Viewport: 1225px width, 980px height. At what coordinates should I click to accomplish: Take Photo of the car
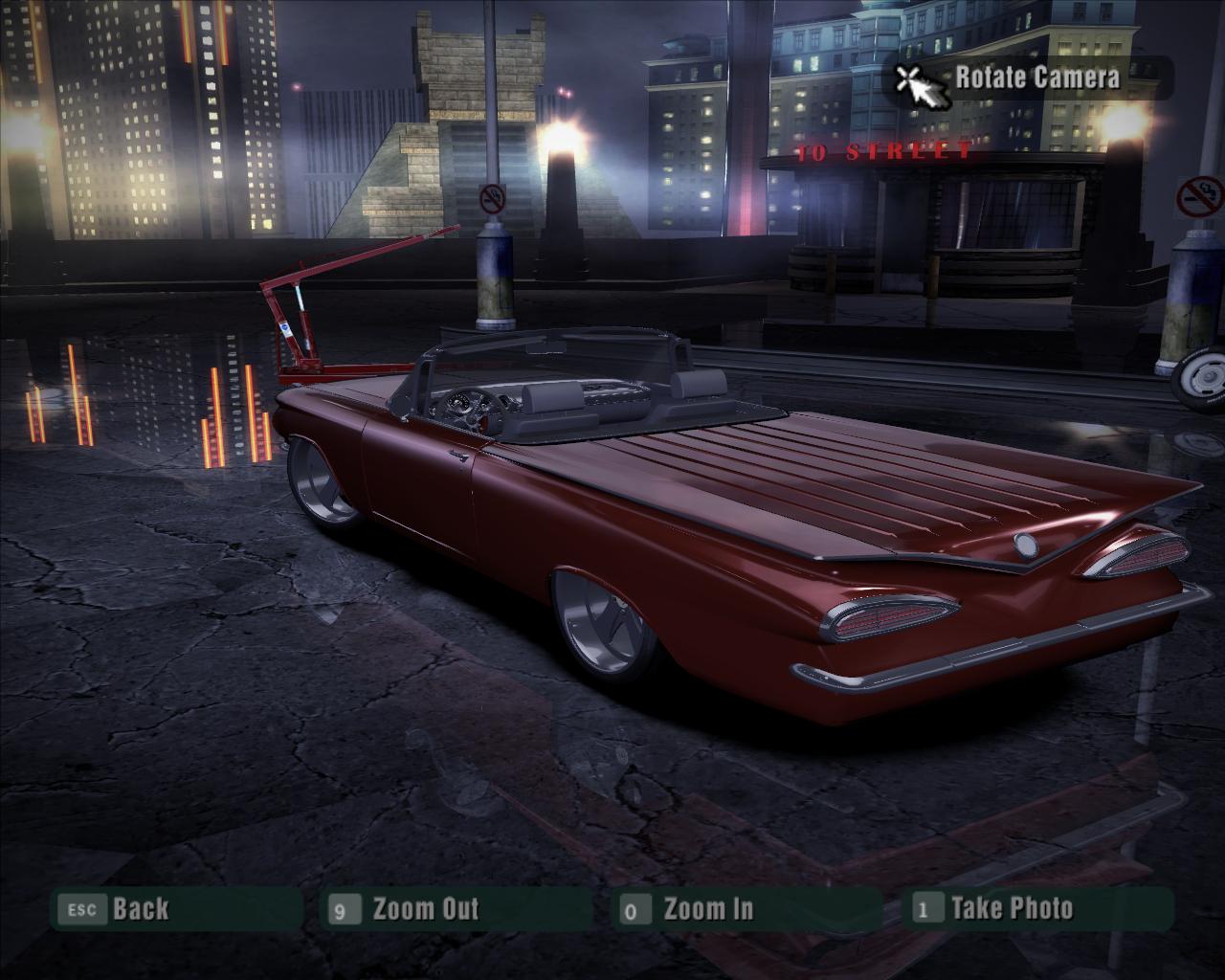pos(1011,909)
